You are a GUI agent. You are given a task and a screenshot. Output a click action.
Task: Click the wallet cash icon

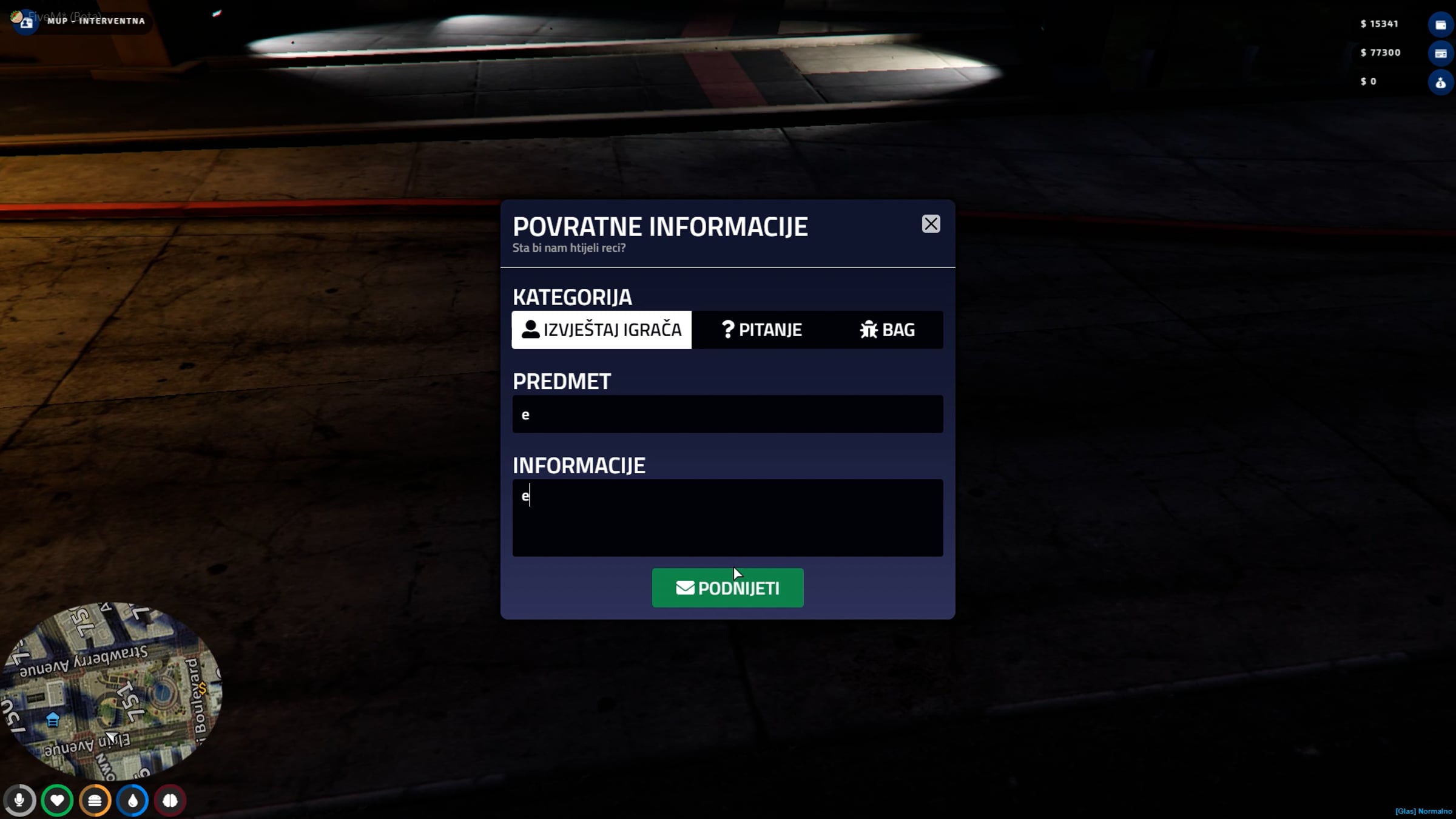click(x=1440, y=25)
